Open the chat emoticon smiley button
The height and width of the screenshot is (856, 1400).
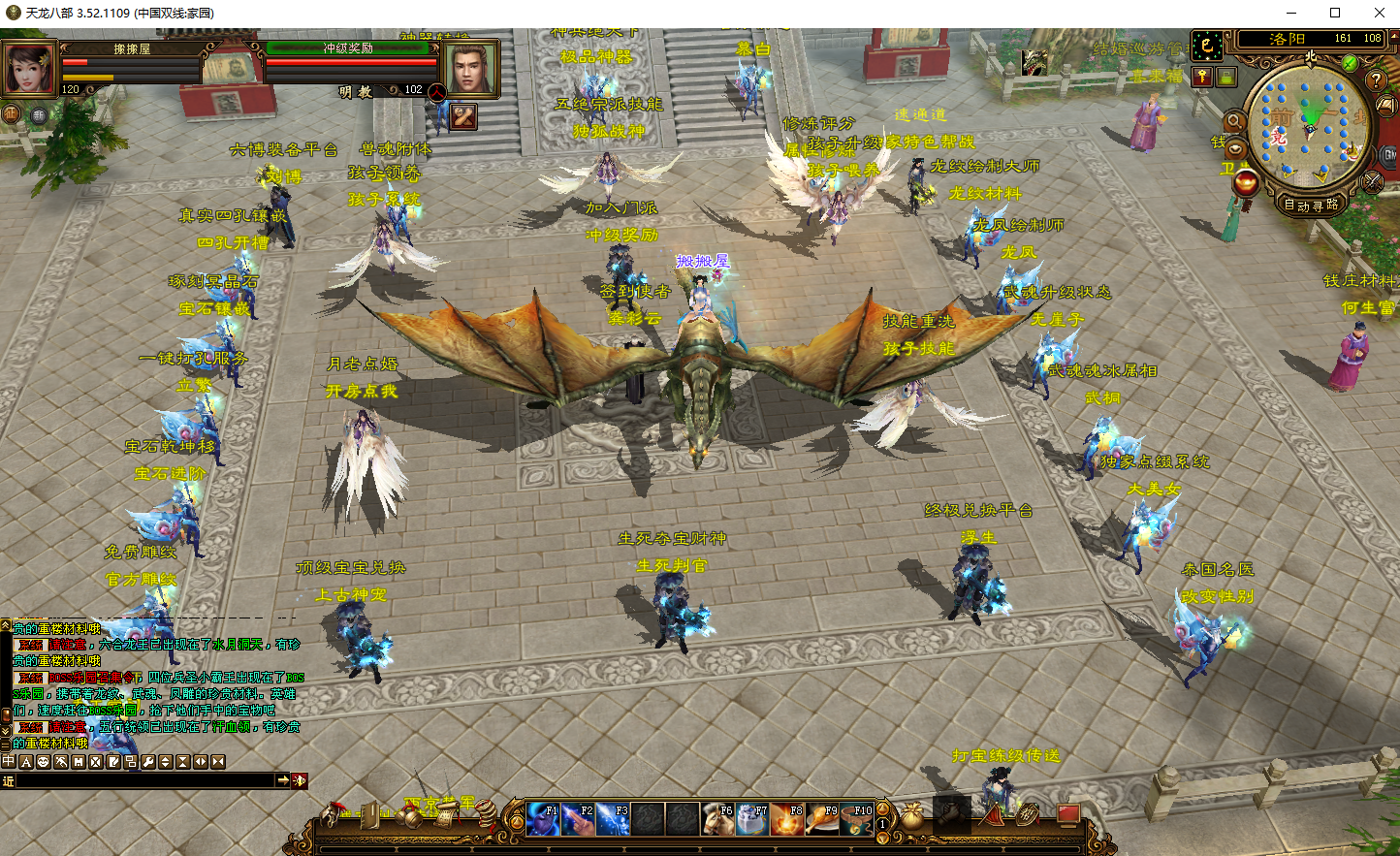point(44,762)
